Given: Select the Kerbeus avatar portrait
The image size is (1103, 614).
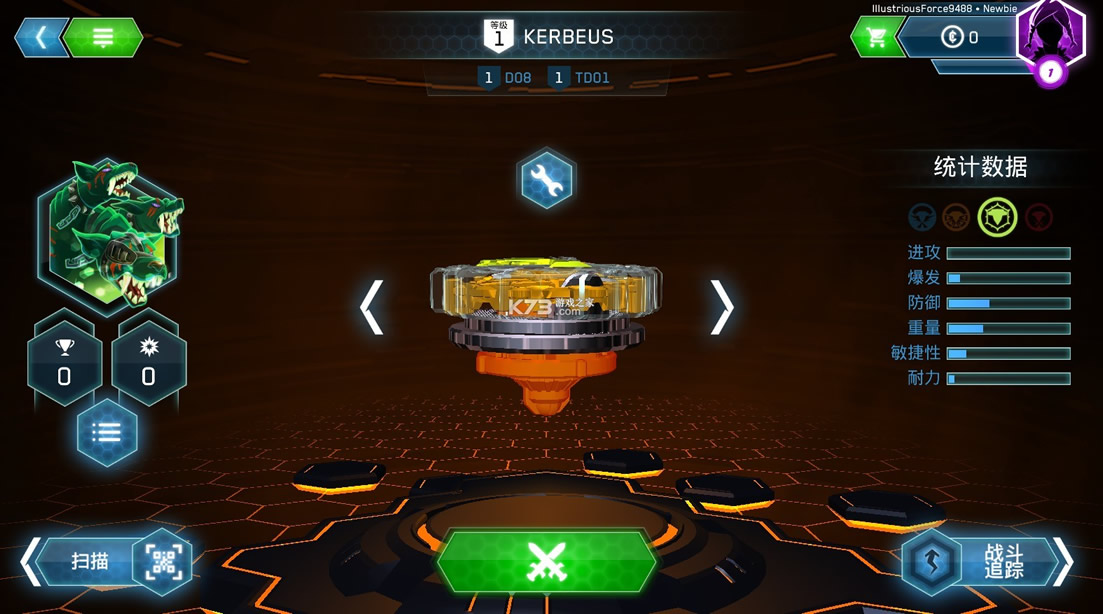Looking at the screenshot, I should click(110, 234).
